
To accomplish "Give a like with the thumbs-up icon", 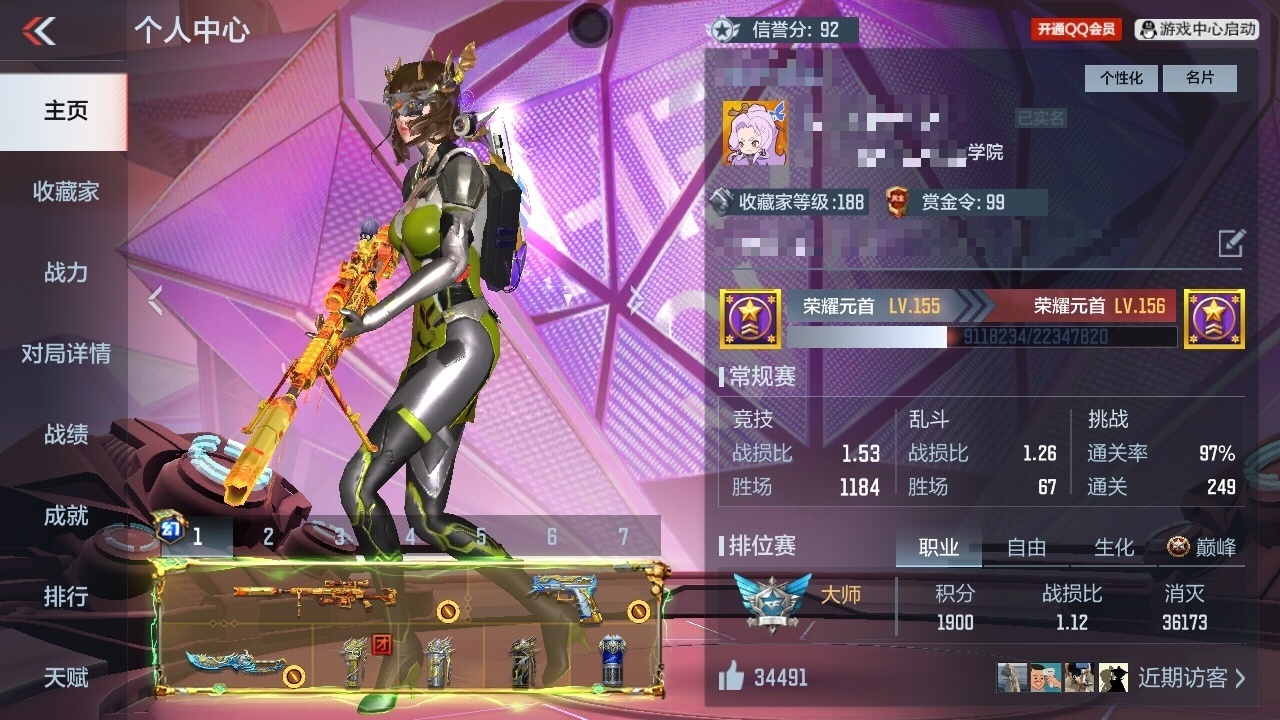I will point(731,678).
